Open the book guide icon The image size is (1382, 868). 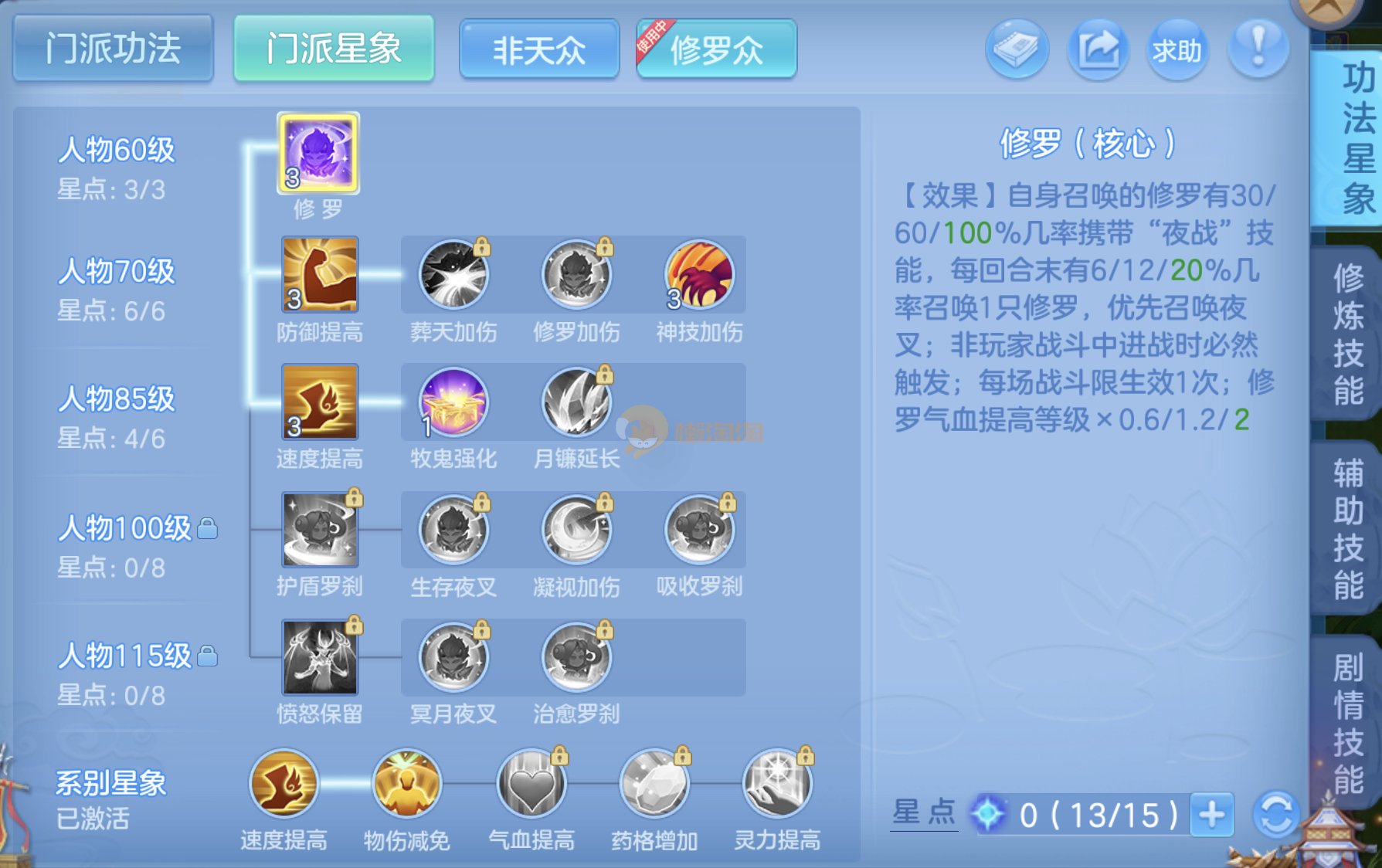pos(1017,50)
